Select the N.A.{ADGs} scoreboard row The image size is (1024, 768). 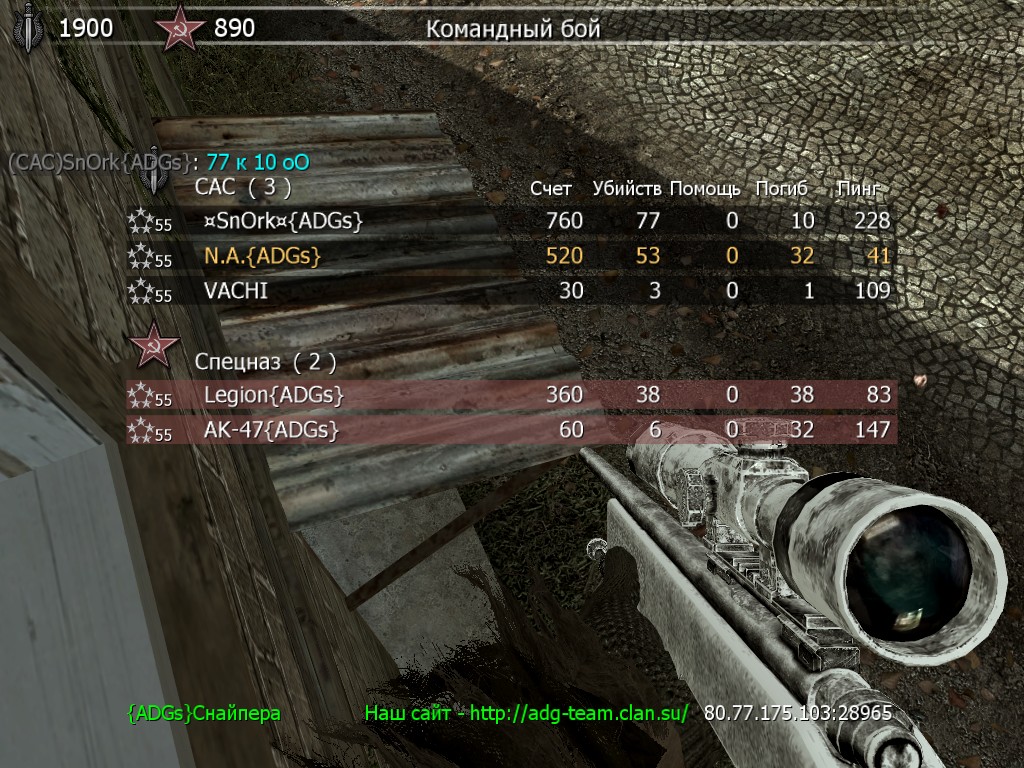[x=262, y=256]
